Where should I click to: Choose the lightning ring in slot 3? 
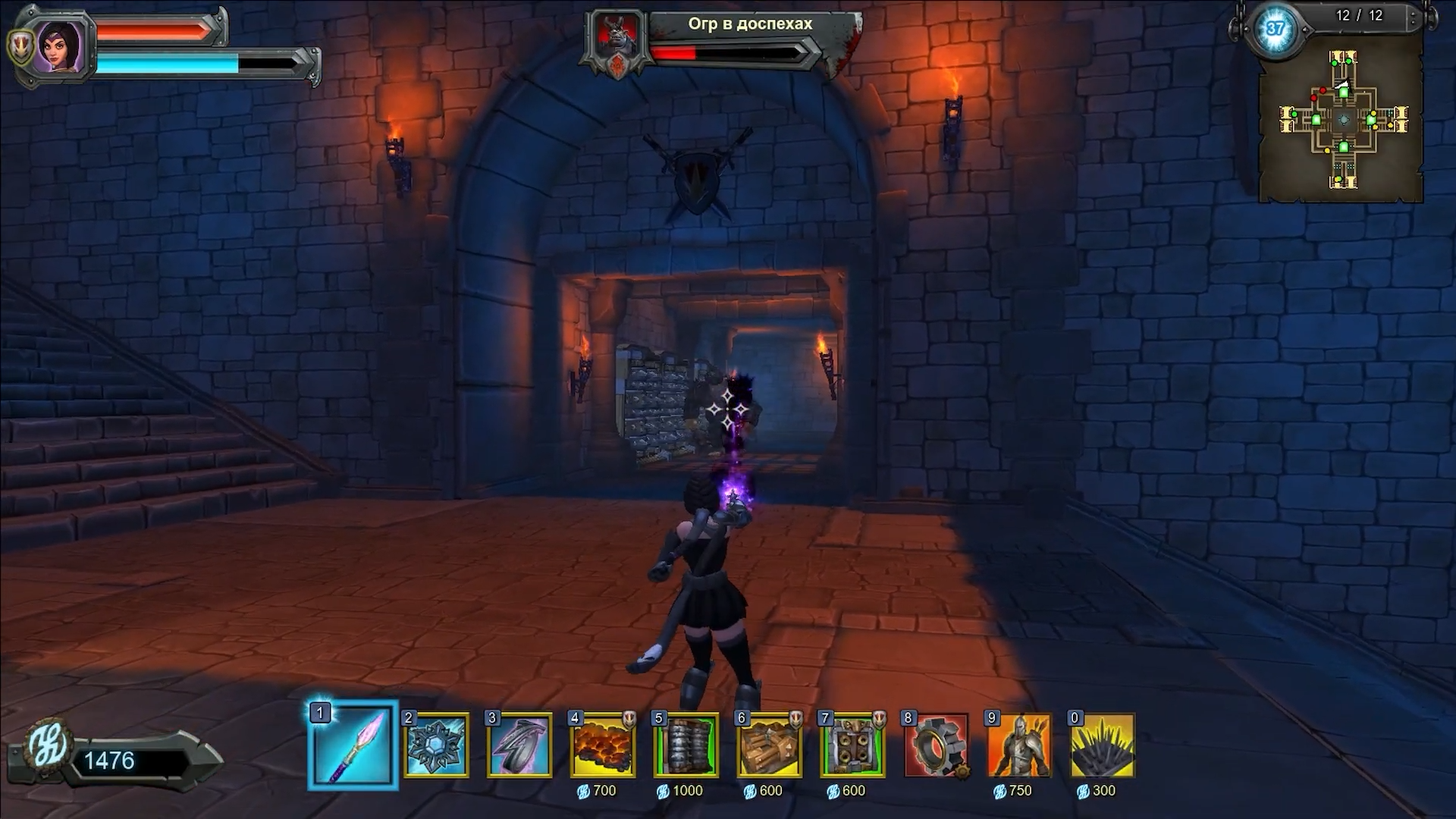[519, 745]
